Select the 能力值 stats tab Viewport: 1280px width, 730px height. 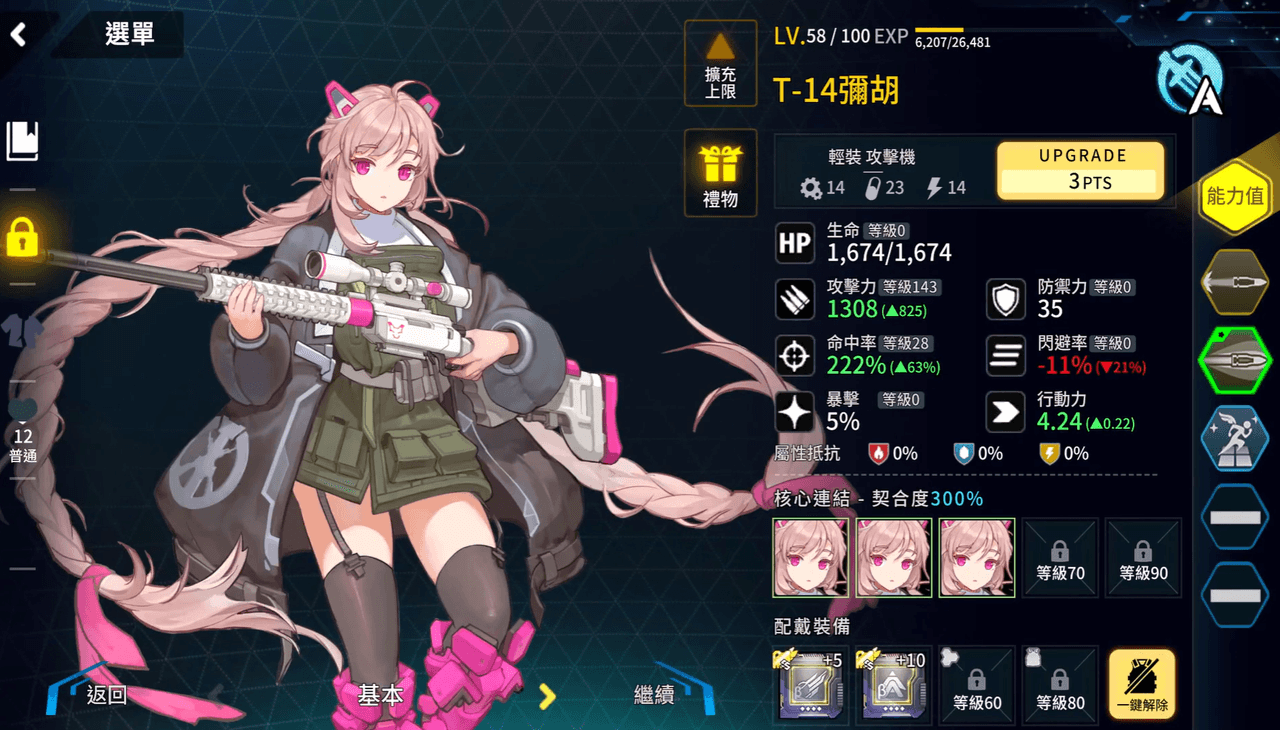coord(1235,196)
